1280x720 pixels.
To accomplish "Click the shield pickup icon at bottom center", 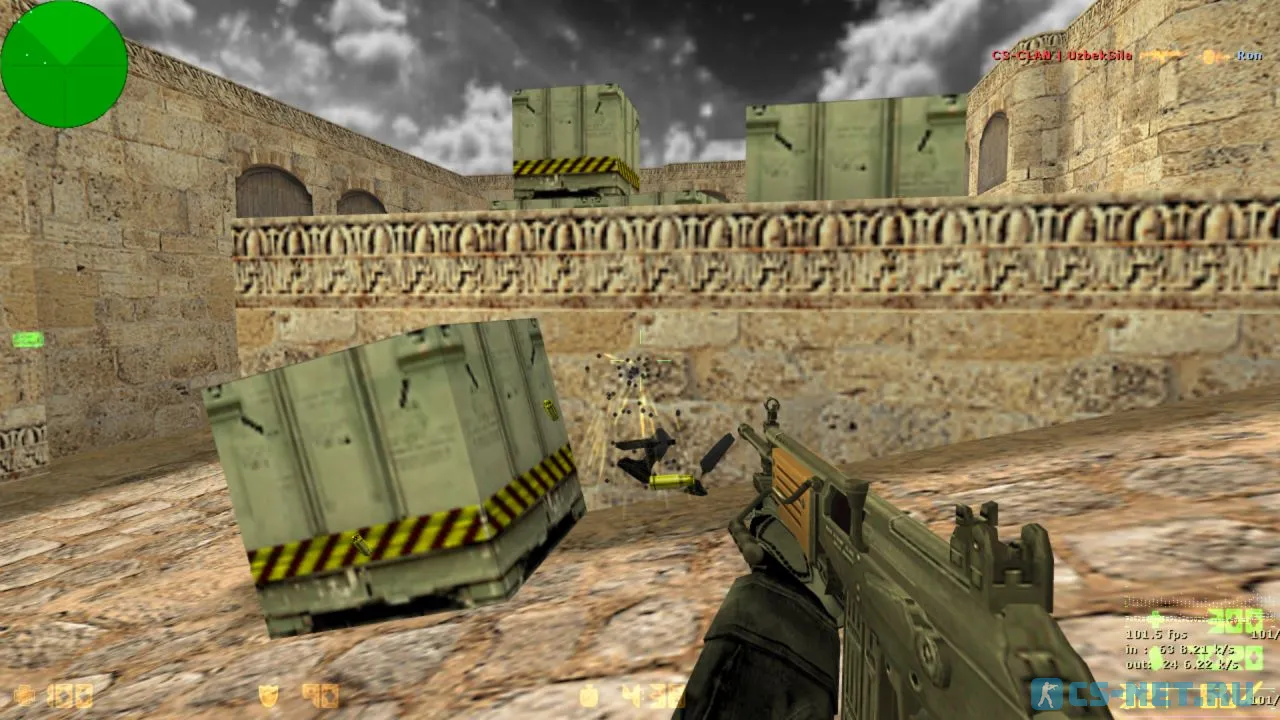I will (x=267, y=694).
